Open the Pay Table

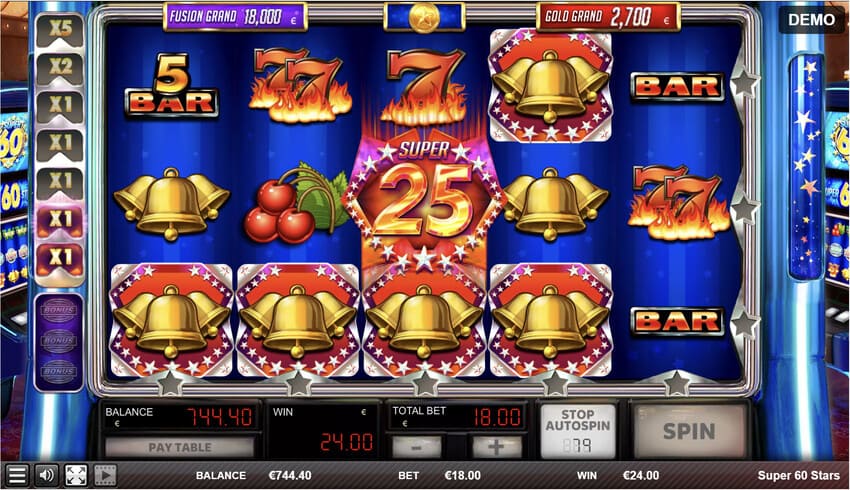tap(180, 447)
